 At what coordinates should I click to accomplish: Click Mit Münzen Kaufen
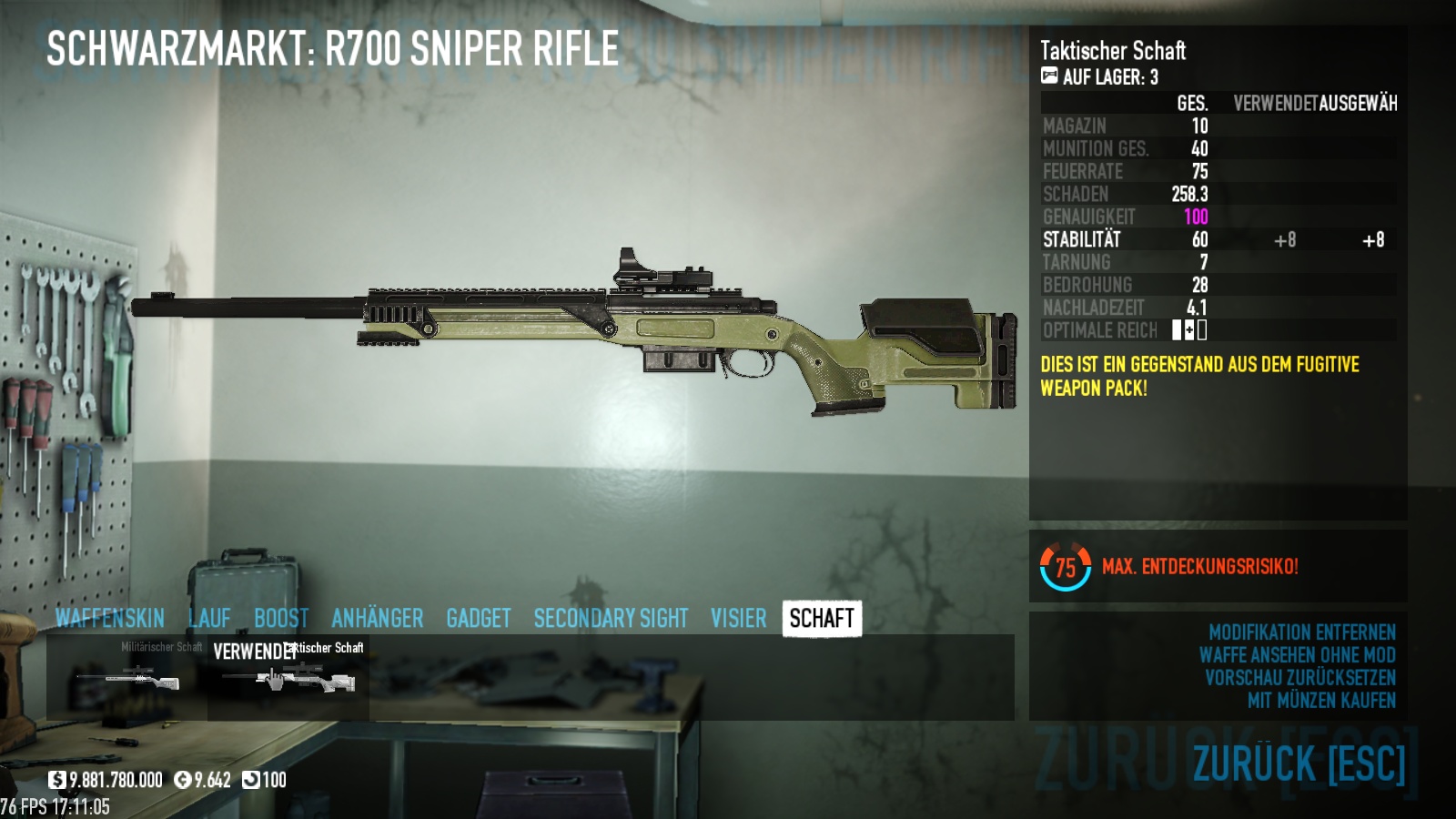pyautogui.click(x=1321, y=701)
